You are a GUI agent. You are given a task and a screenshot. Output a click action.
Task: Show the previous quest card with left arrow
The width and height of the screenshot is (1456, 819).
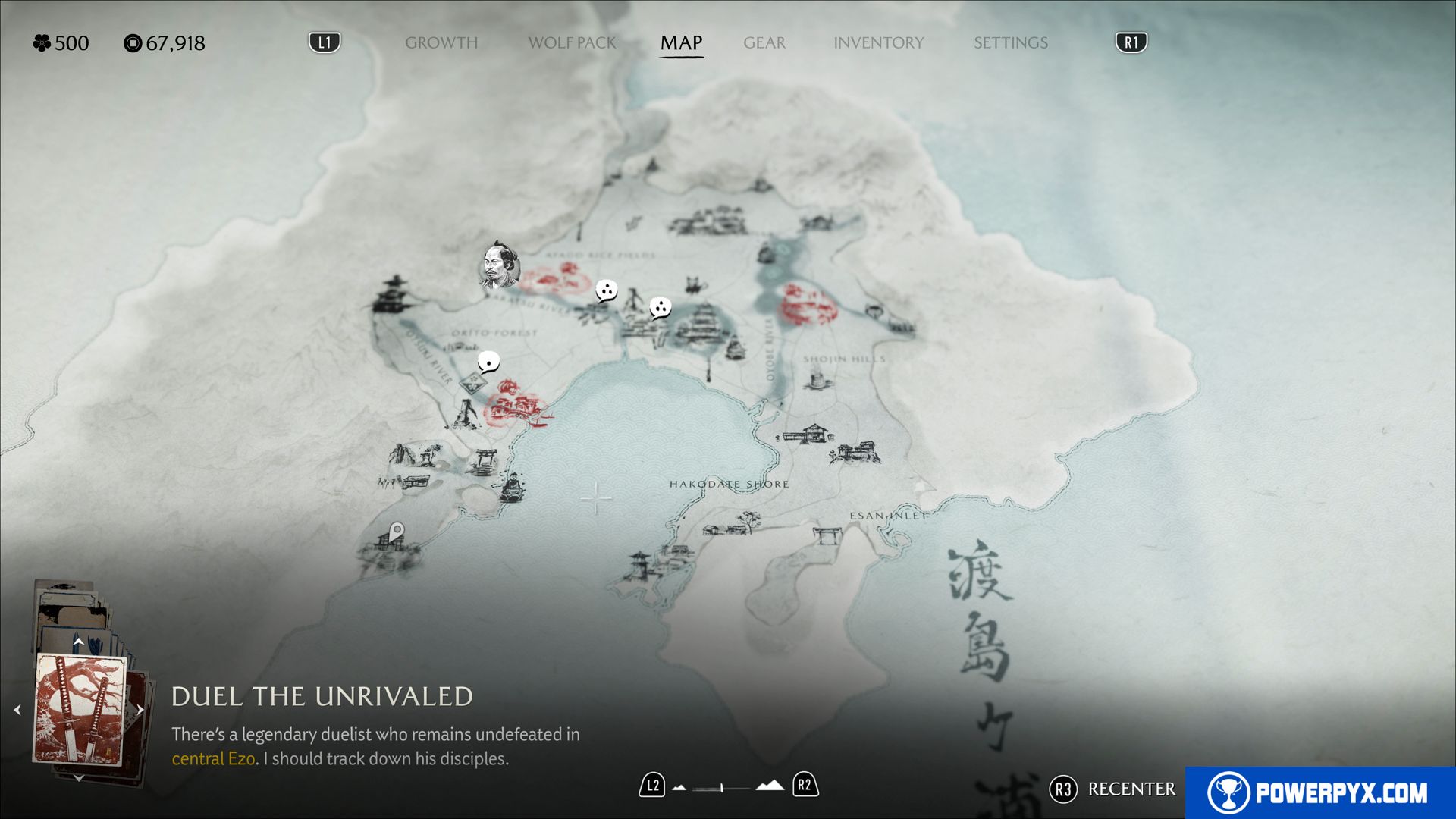(x=17, y=711)
